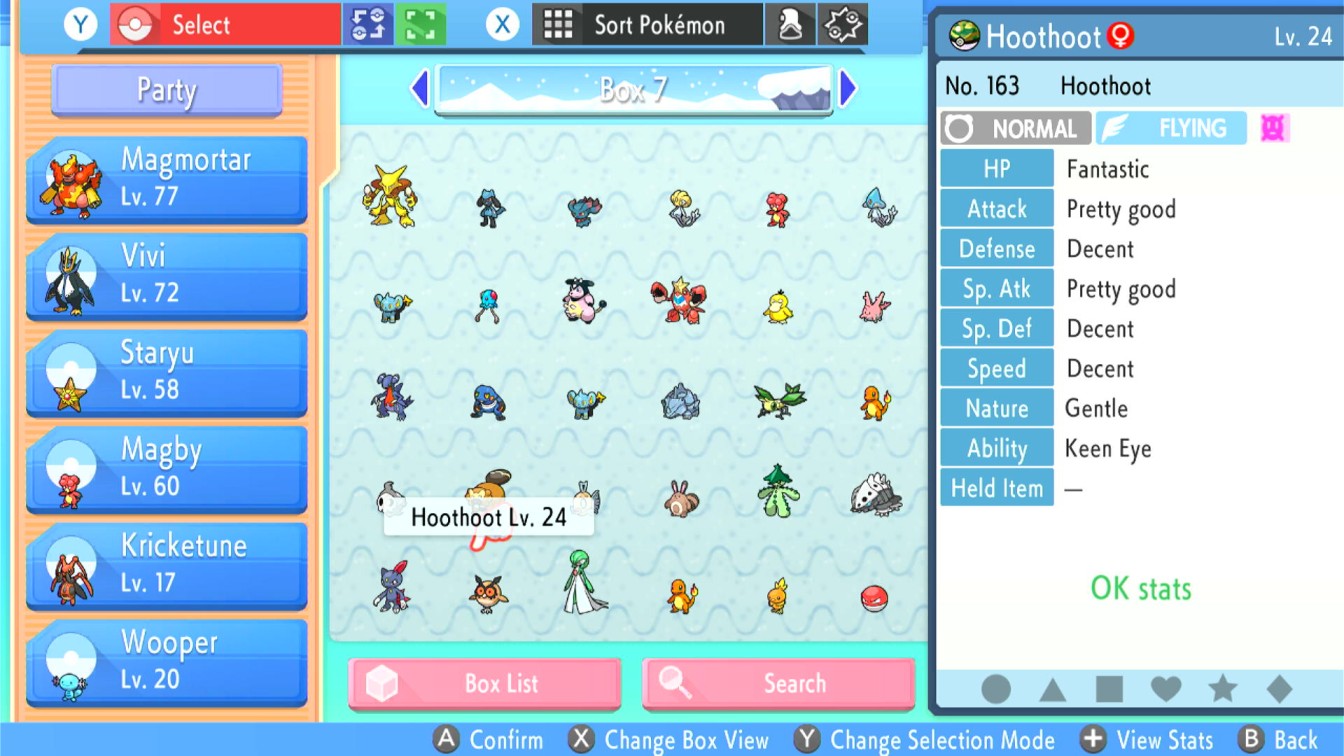This screenshot has height=756, width=1344.
Task: Click the Normal type icon
Action: [x=1014, y=128]
